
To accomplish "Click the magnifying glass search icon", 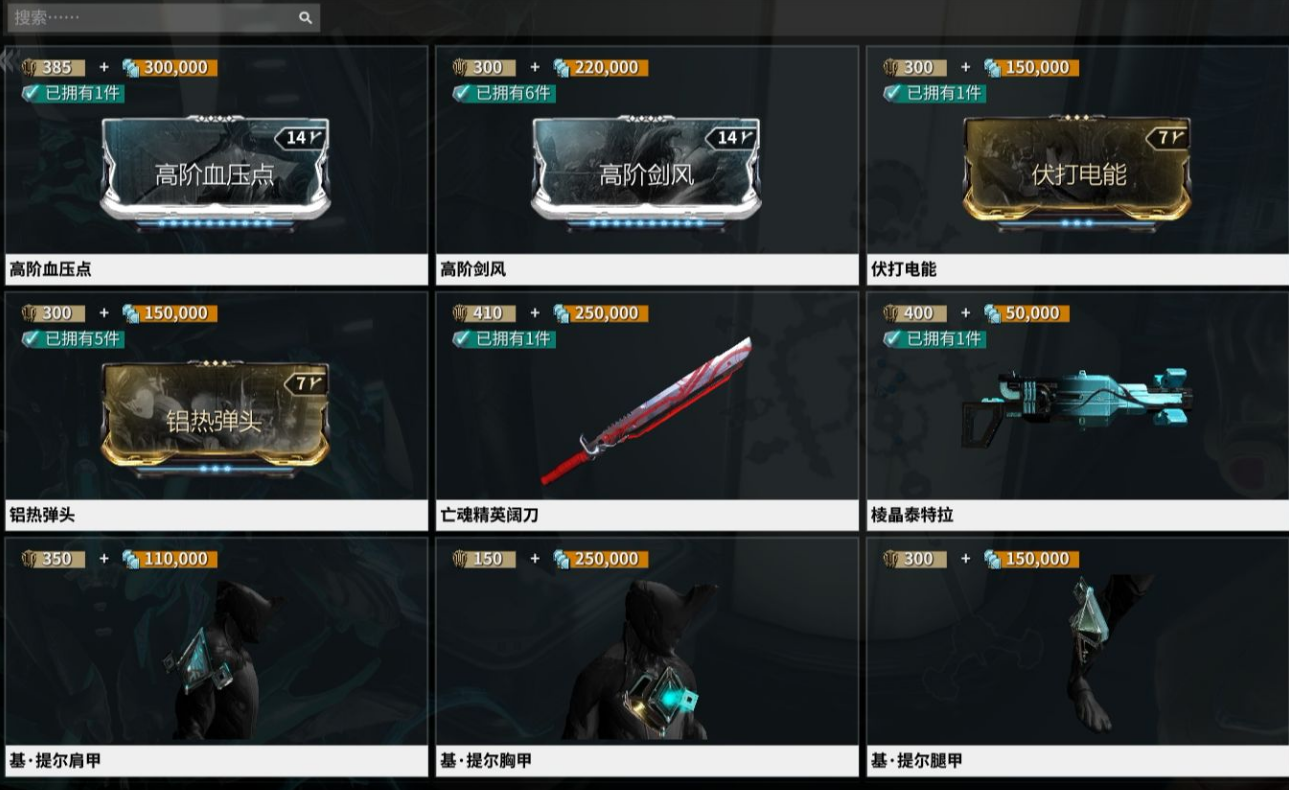I will (305, 17).
